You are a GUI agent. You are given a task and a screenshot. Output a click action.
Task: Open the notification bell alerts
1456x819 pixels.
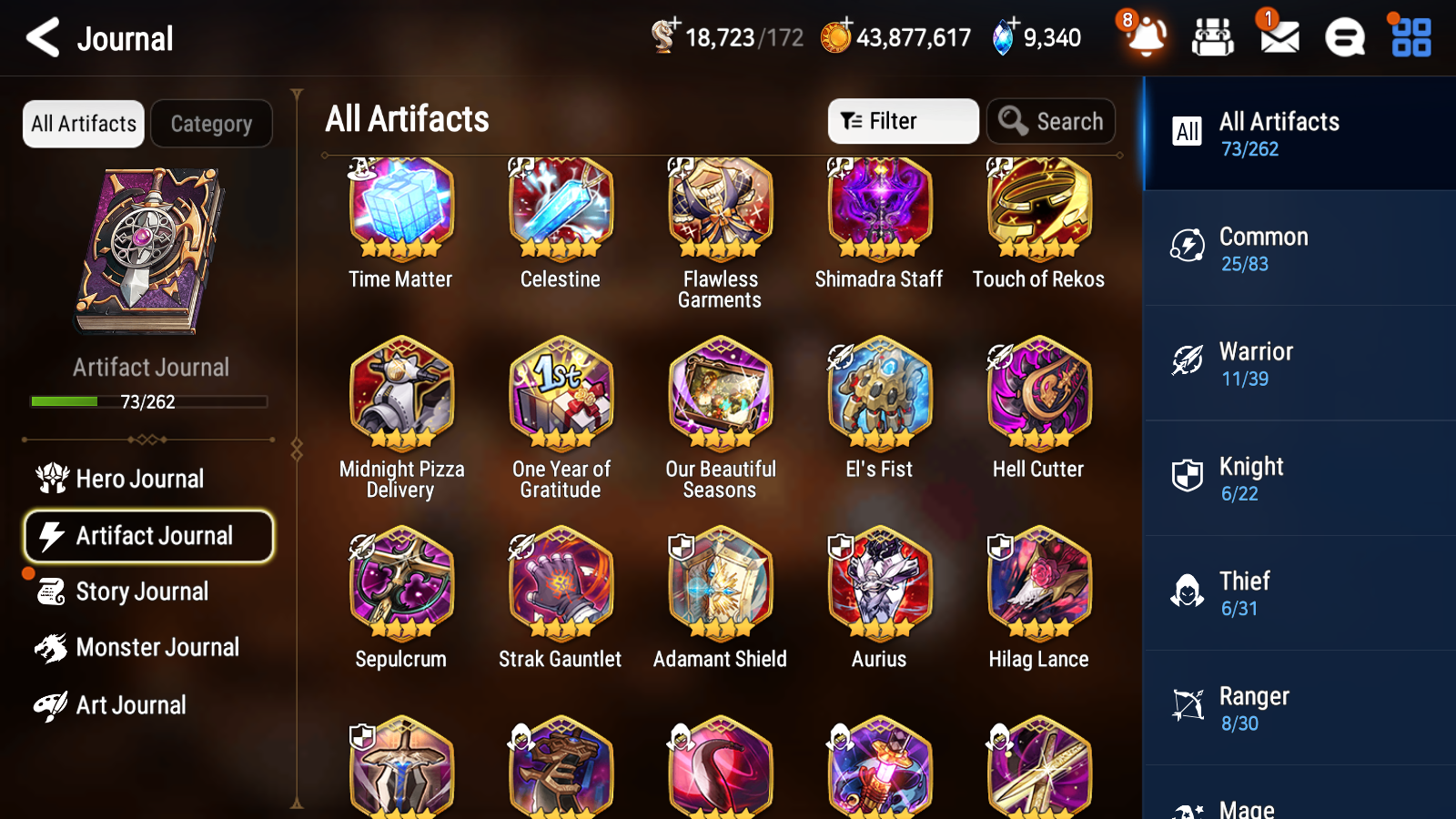point(1146,38)
